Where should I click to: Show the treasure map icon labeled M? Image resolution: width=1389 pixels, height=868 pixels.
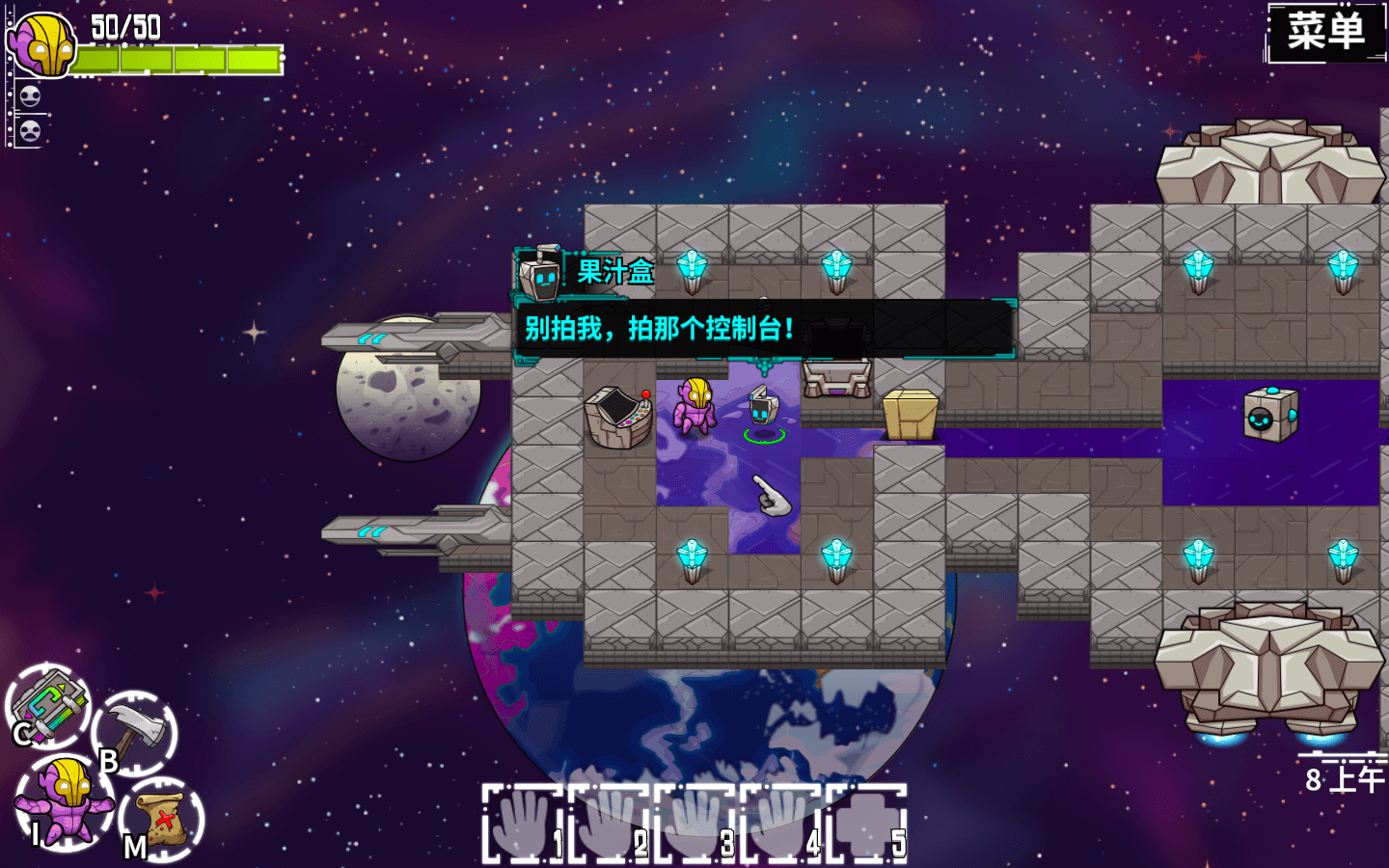pos(162,818)
